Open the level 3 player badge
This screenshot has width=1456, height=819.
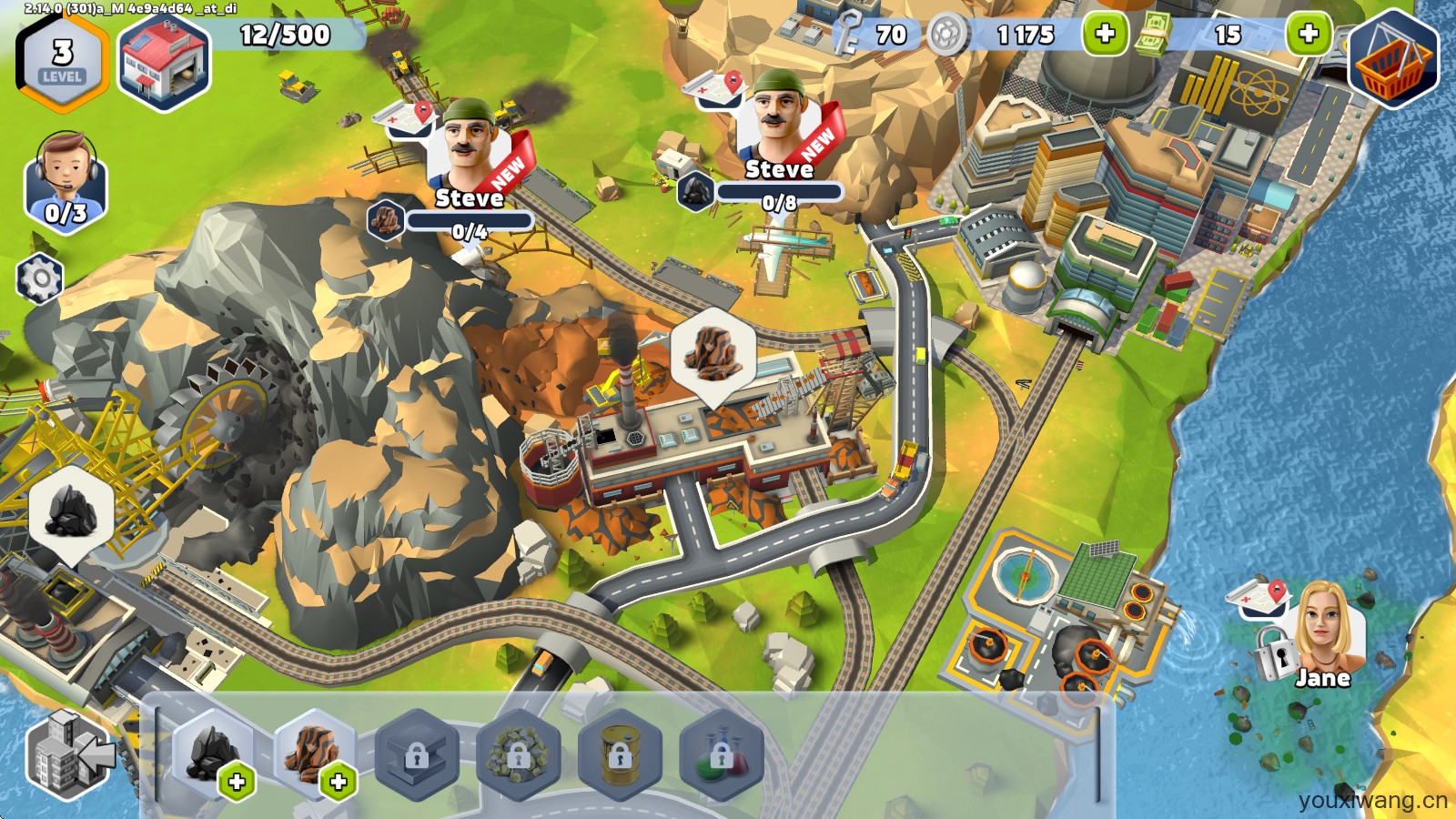(x=62, y=62)
